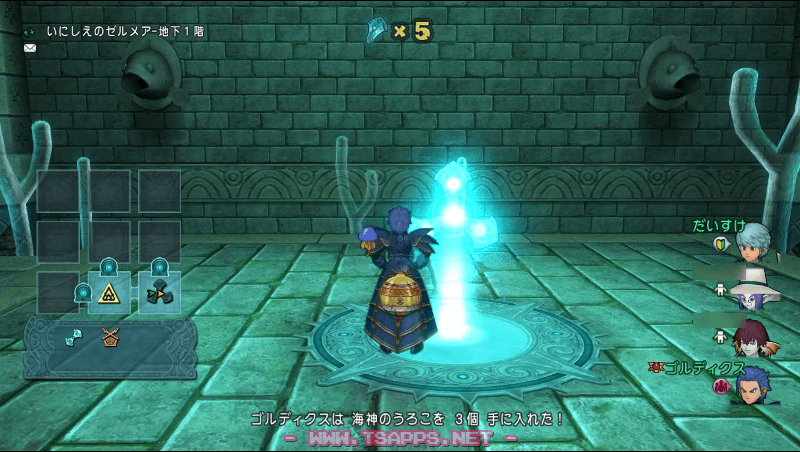Click the crystal shard icon in map legend
Screen dimensions: 800x452
click(x=73, y=338)
